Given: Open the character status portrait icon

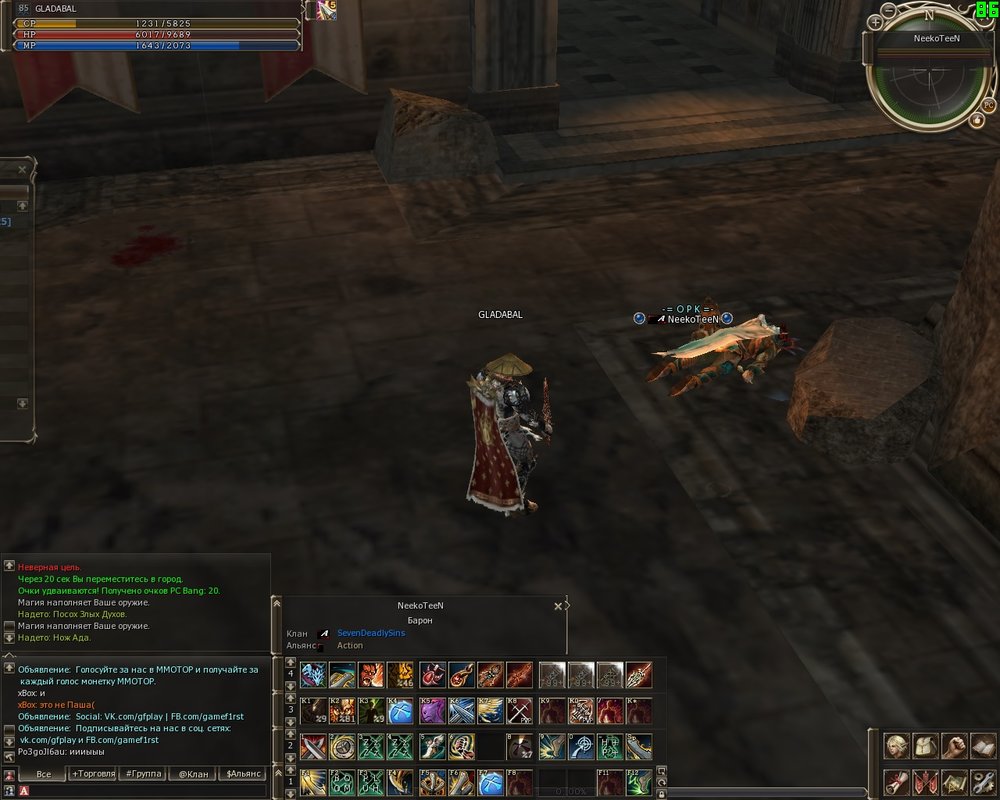Looking at the screenshot, I should pyautogui.click(x=897, y=746).
